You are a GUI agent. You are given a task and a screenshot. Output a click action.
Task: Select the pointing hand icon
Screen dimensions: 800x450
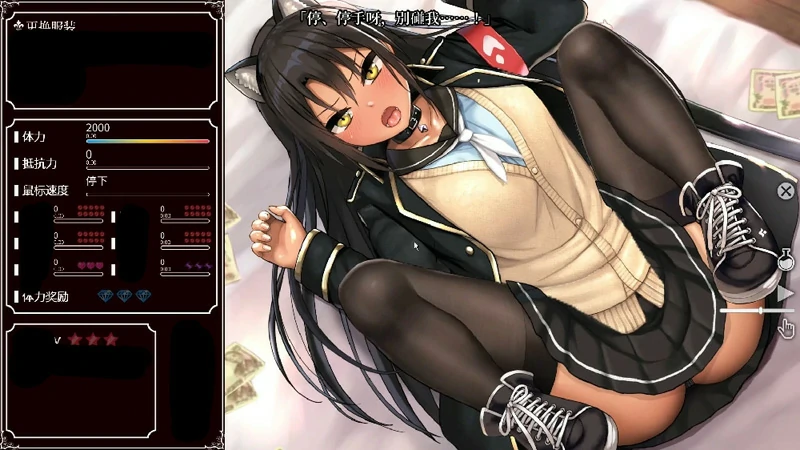click(786, 327)
